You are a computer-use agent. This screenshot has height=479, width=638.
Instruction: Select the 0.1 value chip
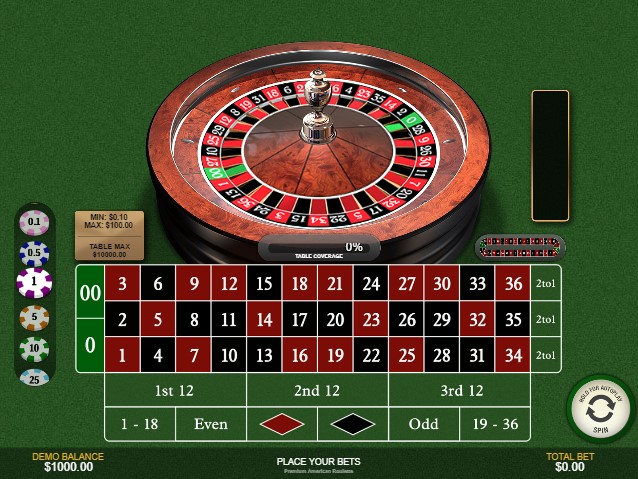tap(35, 221)
